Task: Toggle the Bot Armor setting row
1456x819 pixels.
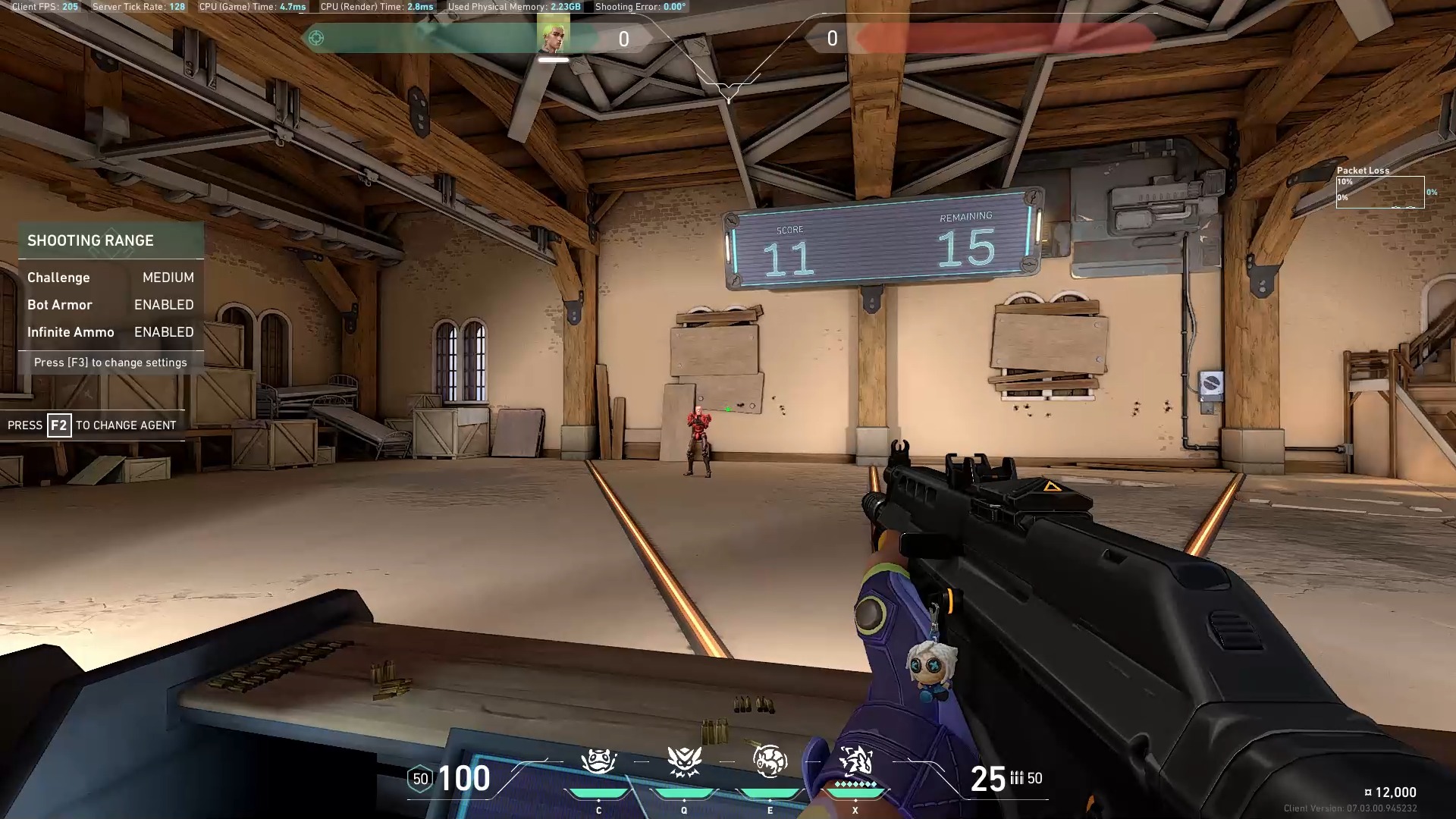Action: (x=111, y=305)
